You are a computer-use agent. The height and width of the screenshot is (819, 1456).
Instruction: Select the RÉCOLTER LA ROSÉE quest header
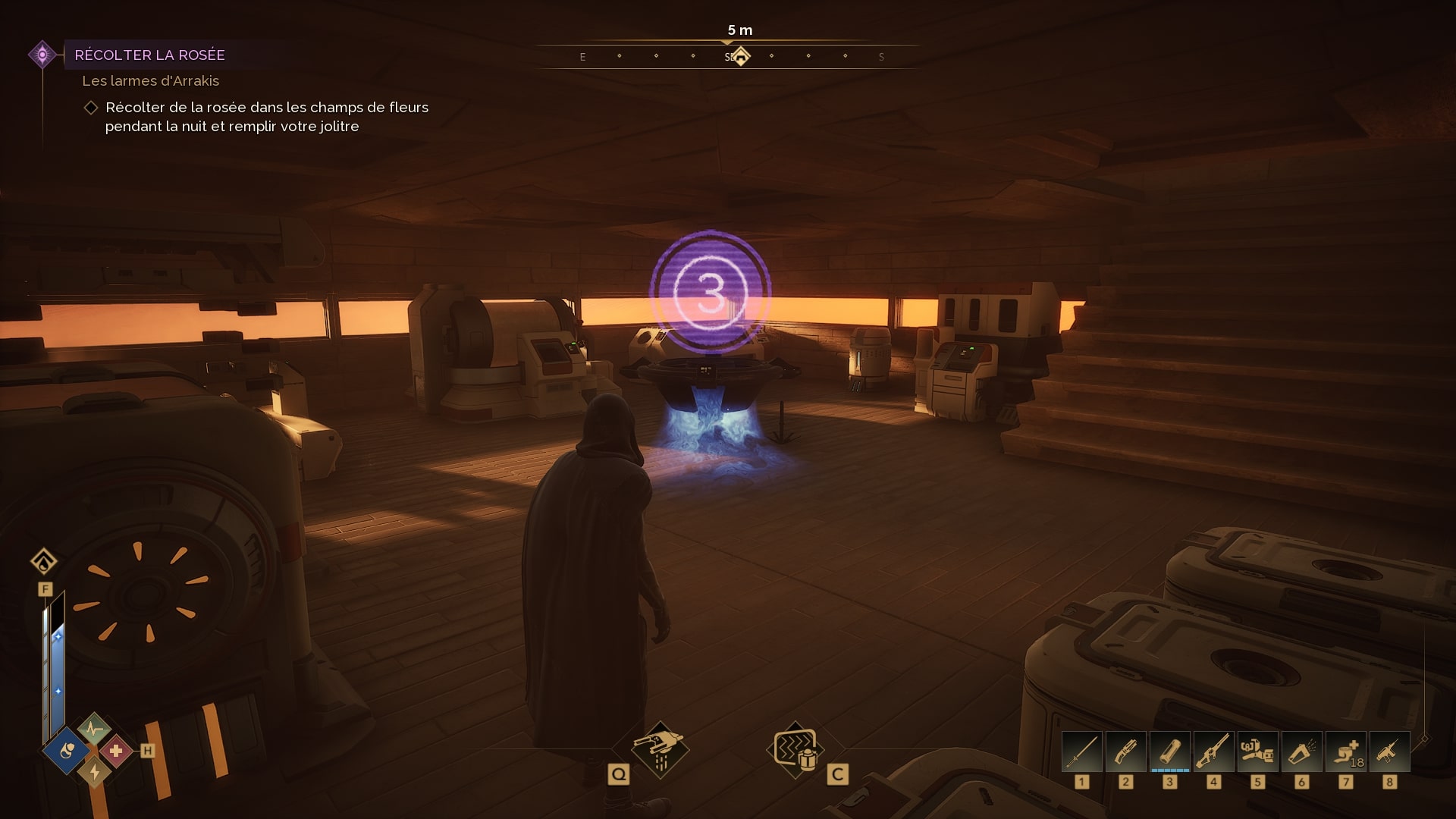(x=149, y=55)
